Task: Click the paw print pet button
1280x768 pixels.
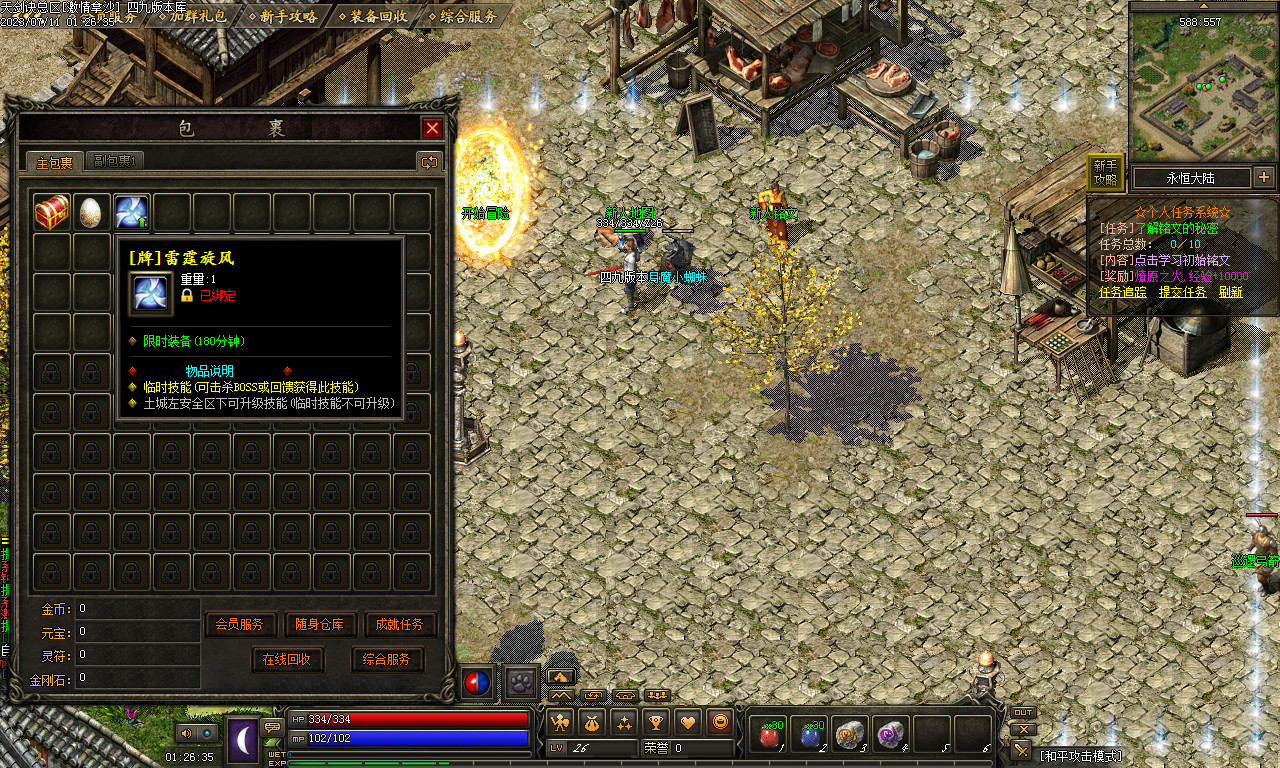Action: click(x=520, y=682)
